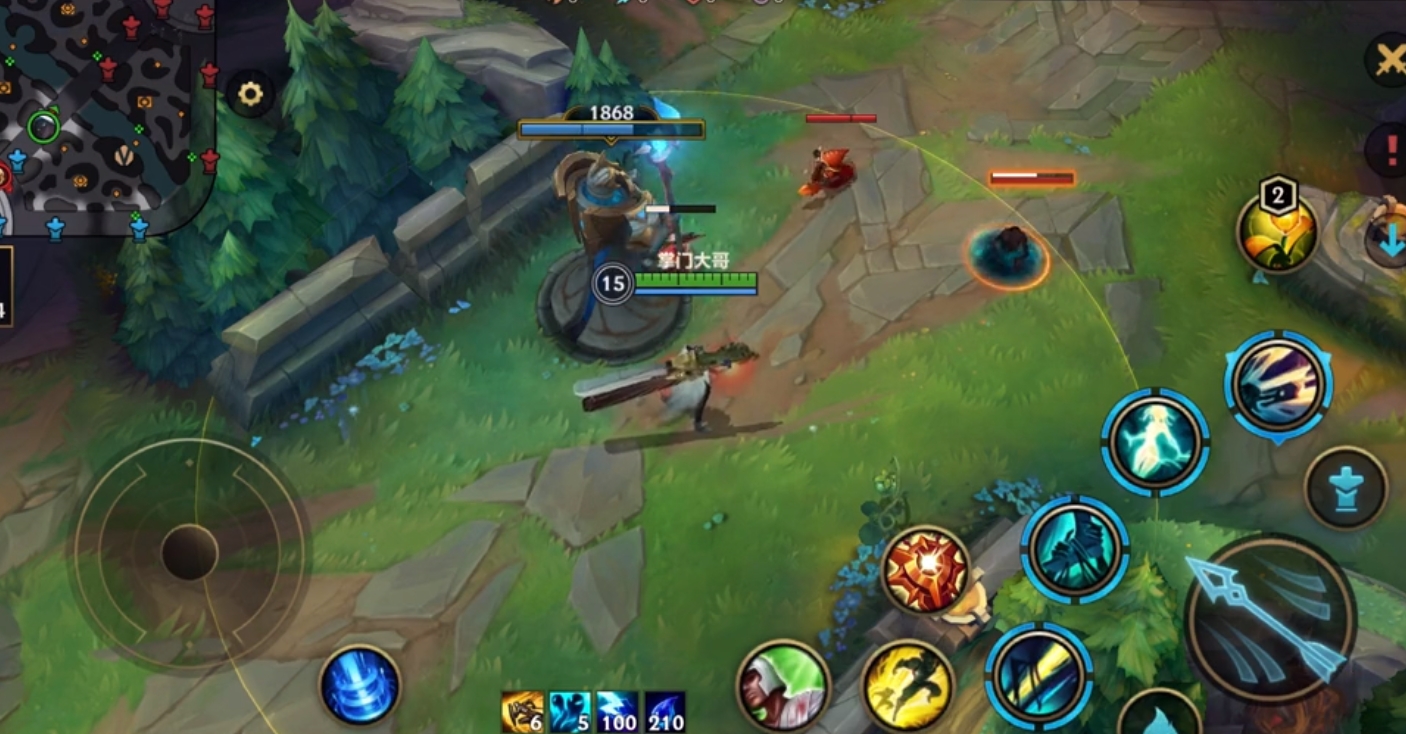Send the red exclamation danger ping
Viewport: 1406px width, 734px height.
tap(1390, 150)
